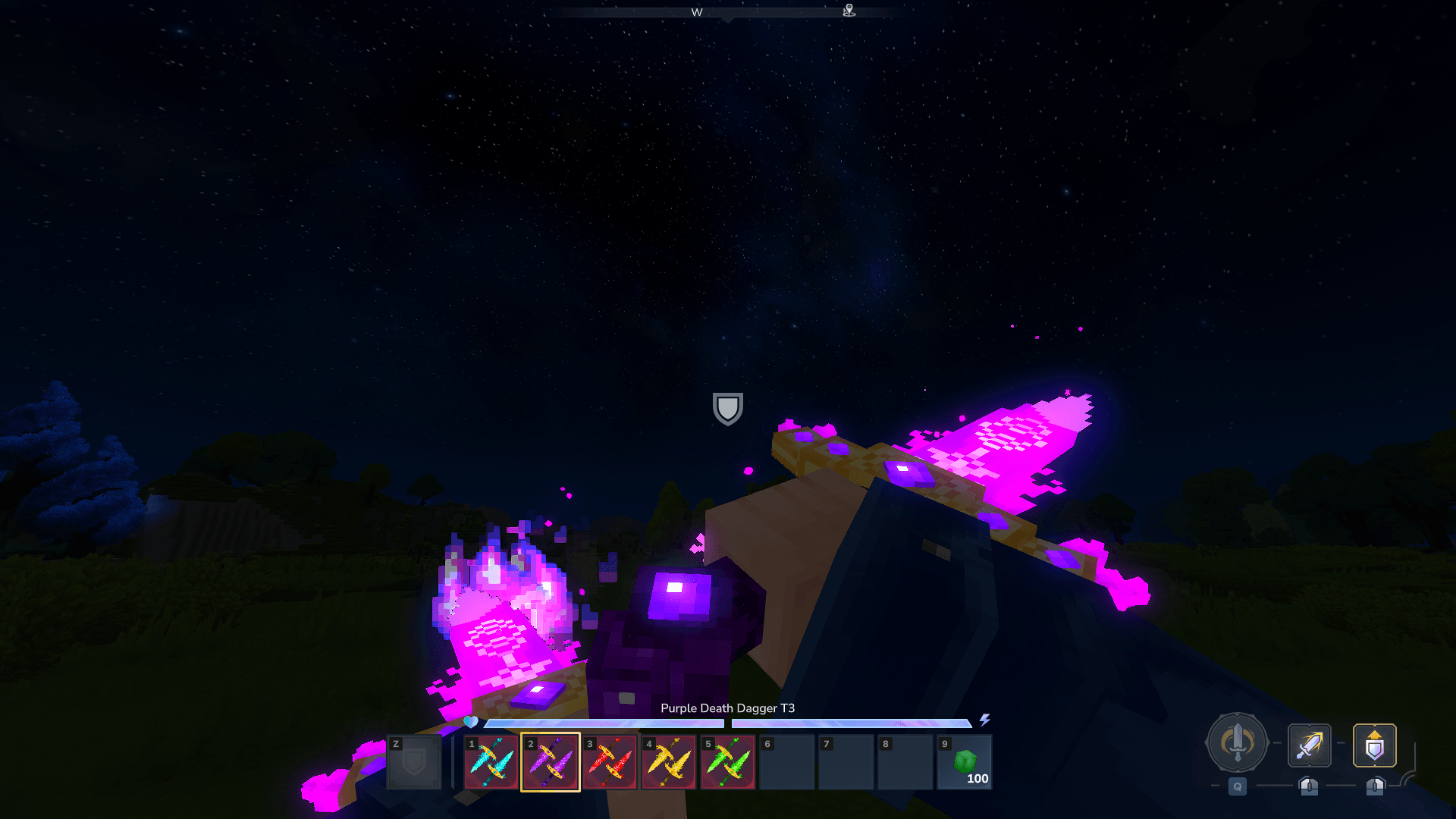This screenshot has height=819, width=1456.
Task: Click the map marker on the compass bar
Action: point(849,11)
